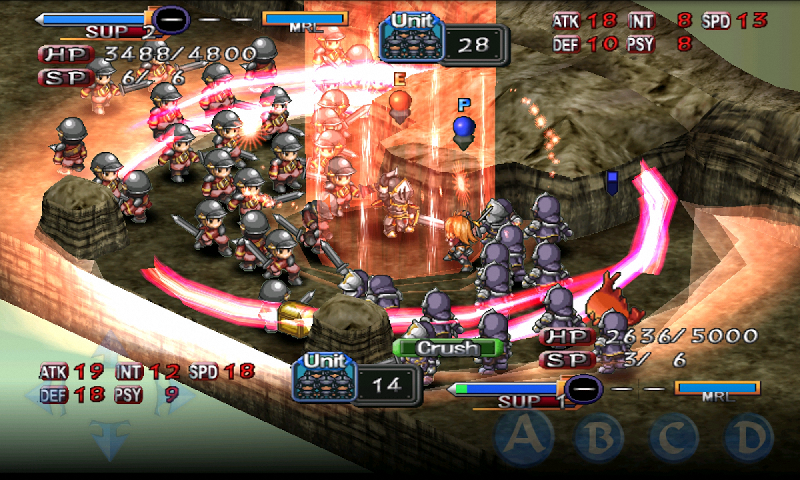
Task: Tap the D-pad up arrow
Action: pyautogui.click(x=104, y=346)
